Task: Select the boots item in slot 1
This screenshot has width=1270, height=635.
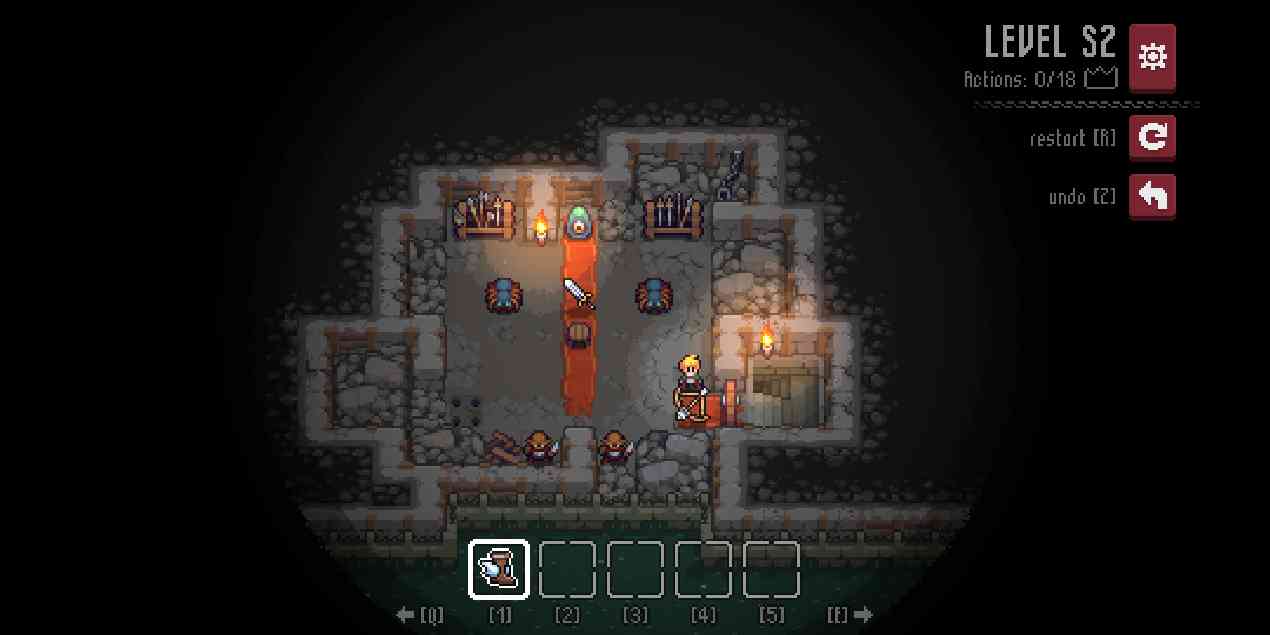Action: pyautogui.click(x=498, y=569)
